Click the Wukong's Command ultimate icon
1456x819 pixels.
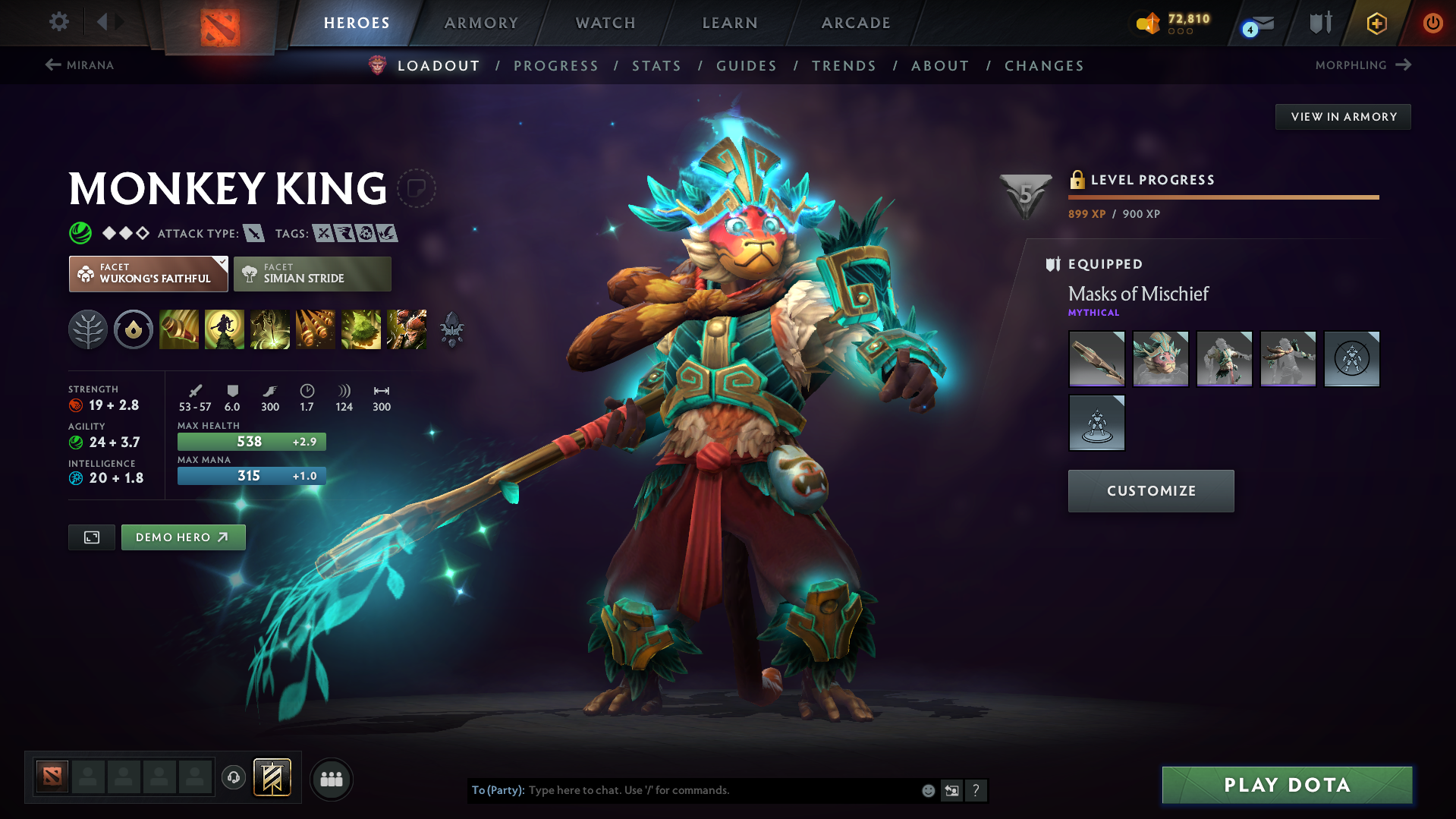(x=406, y=329)
